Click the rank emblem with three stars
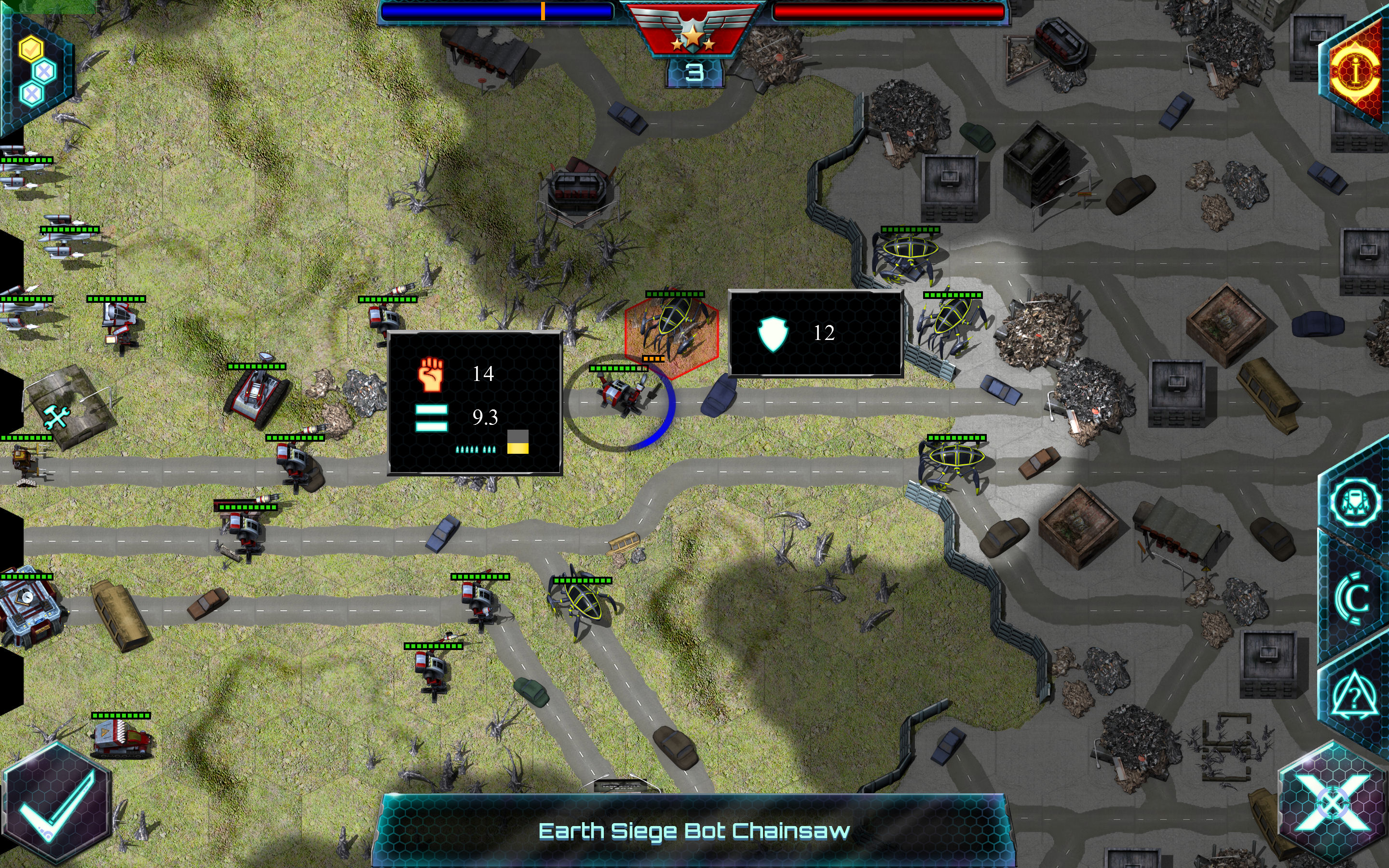 pos(694,36)
